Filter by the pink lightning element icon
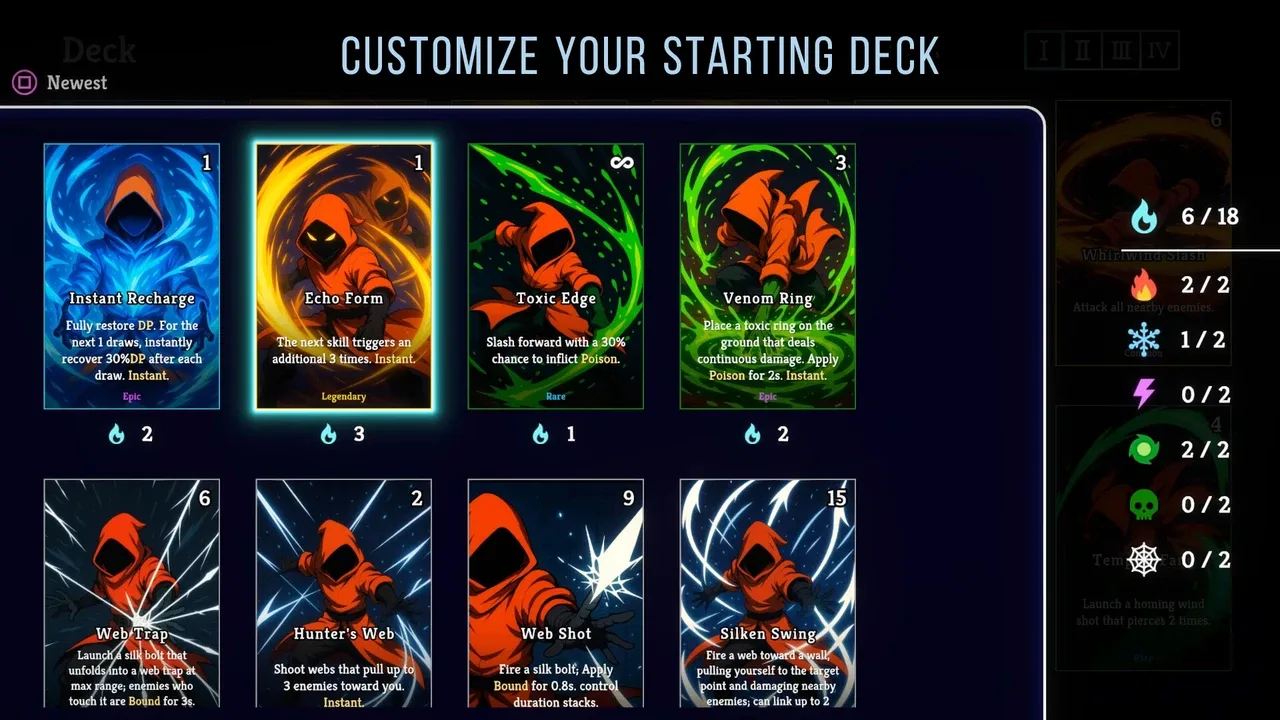Screen dimensions: 1280x720 click(1144, 395)
